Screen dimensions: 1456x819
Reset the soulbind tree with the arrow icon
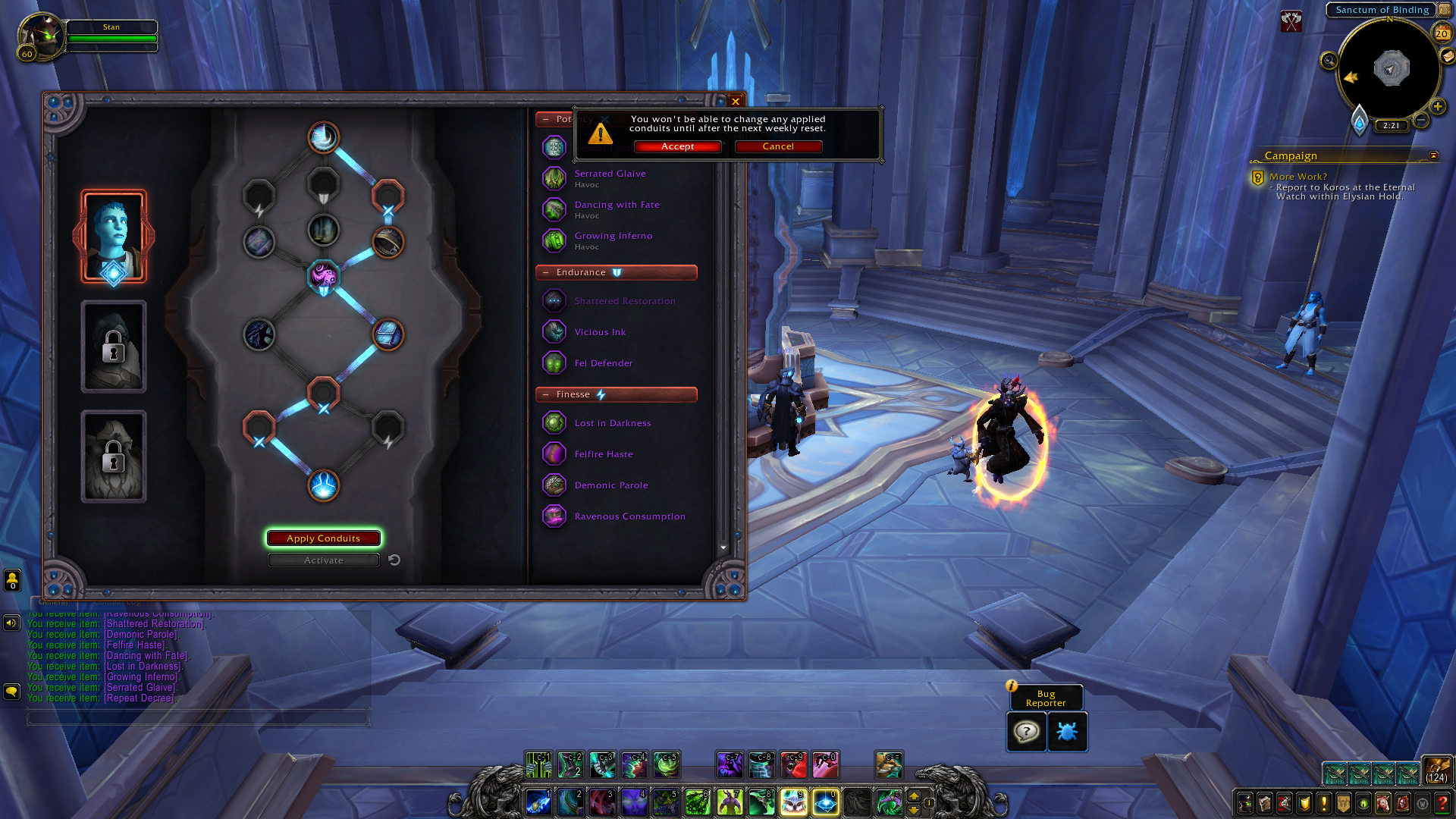(394, 560)
